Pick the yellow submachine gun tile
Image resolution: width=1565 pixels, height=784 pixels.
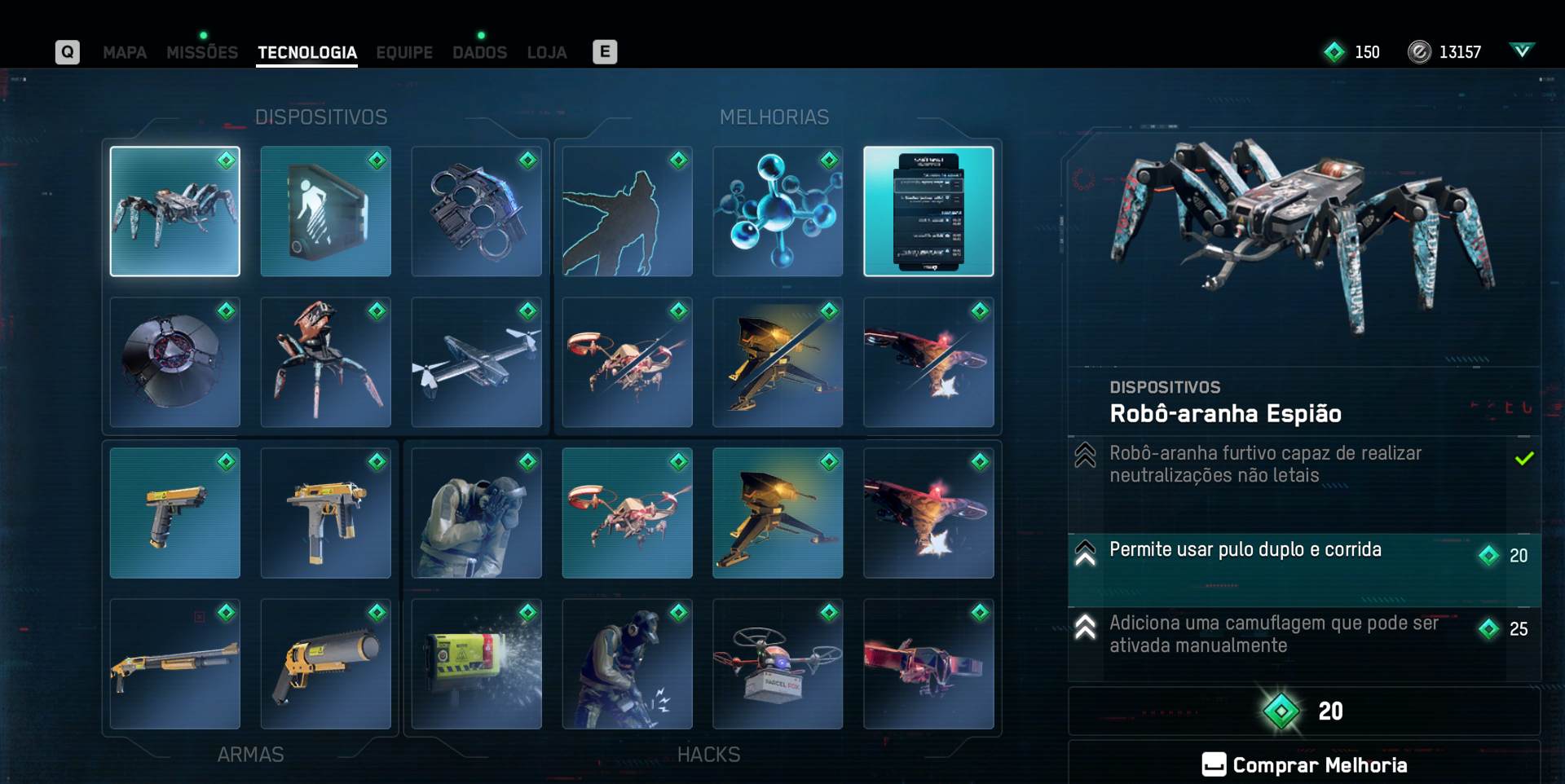(326, 513)
